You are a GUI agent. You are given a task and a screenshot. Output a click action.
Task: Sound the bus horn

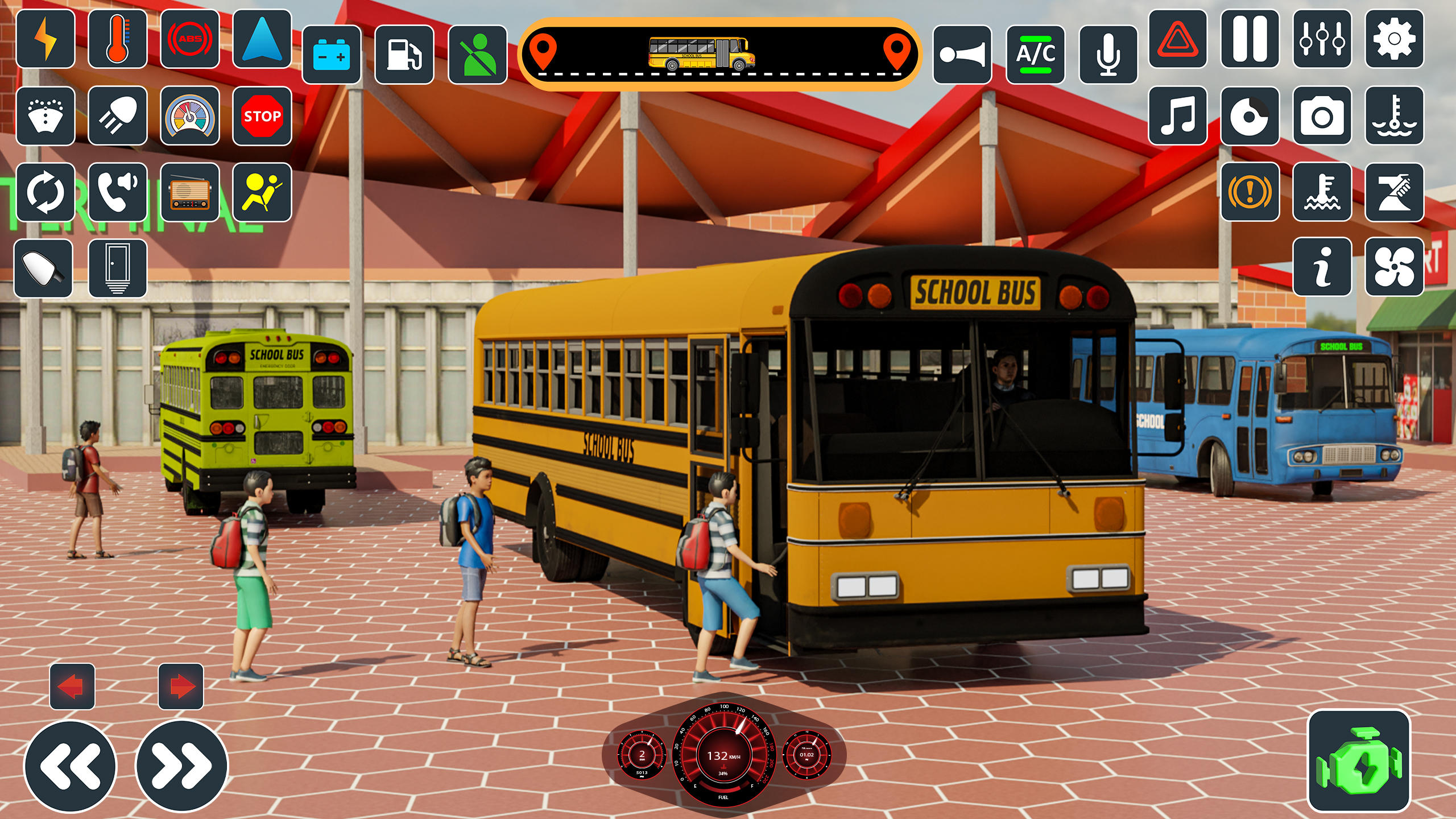[x=964, y=54]
